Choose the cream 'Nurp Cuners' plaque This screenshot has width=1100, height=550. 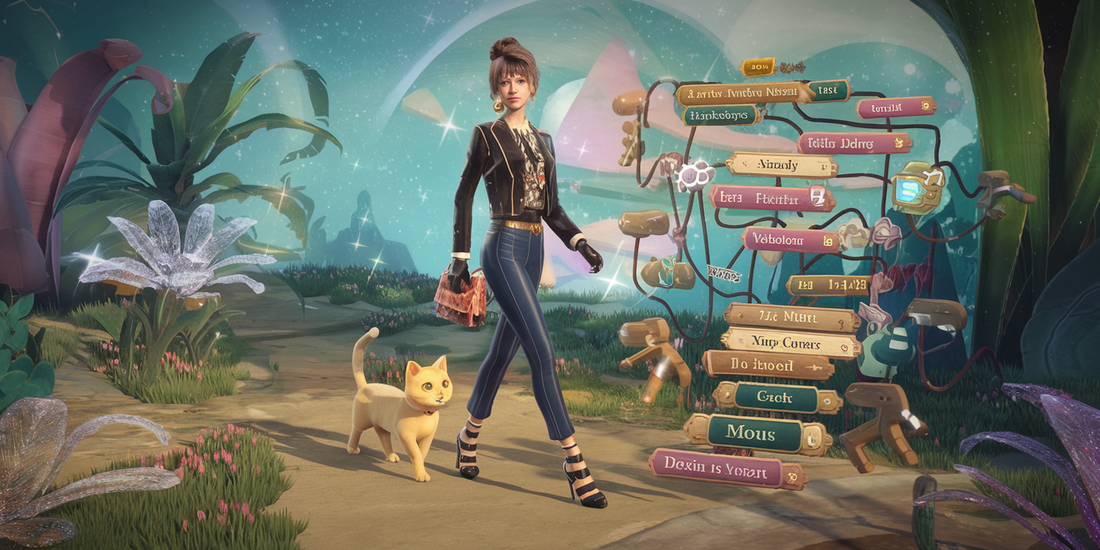[x=791, y=343]
